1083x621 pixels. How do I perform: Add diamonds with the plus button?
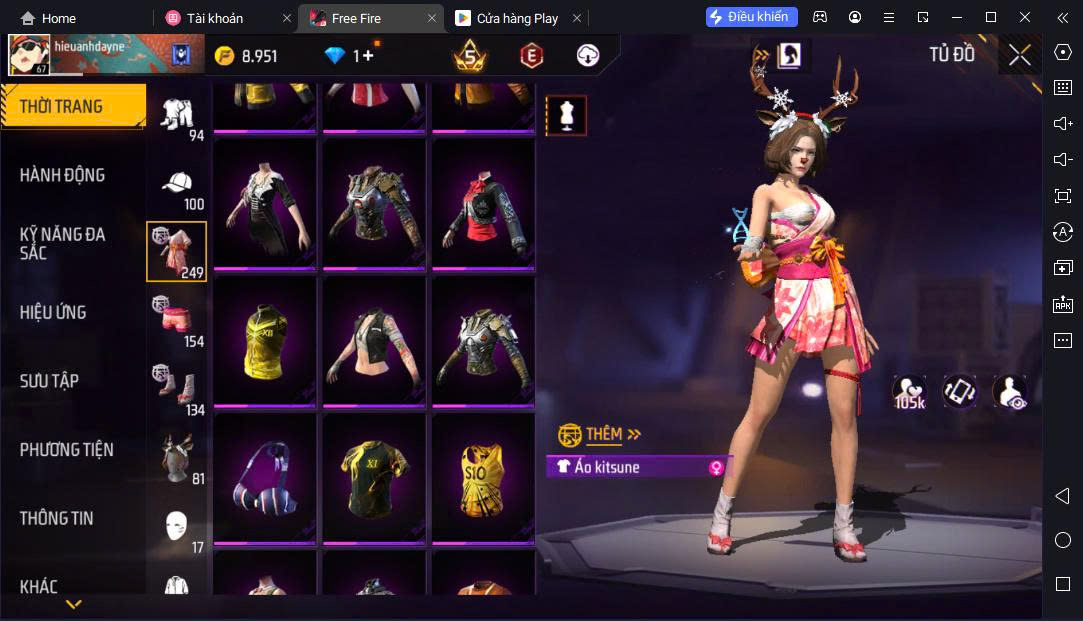point(367,56)
